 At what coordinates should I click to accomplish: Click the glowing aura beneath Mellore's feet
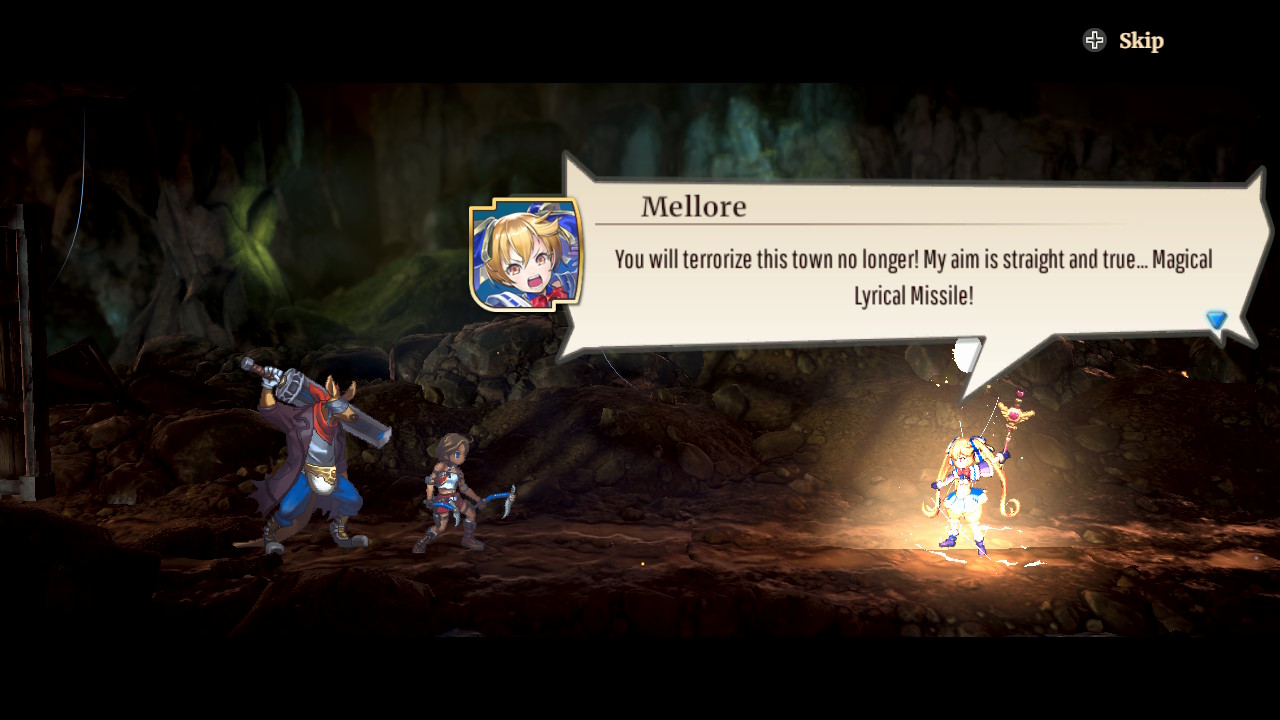click(x=965, y=560)
